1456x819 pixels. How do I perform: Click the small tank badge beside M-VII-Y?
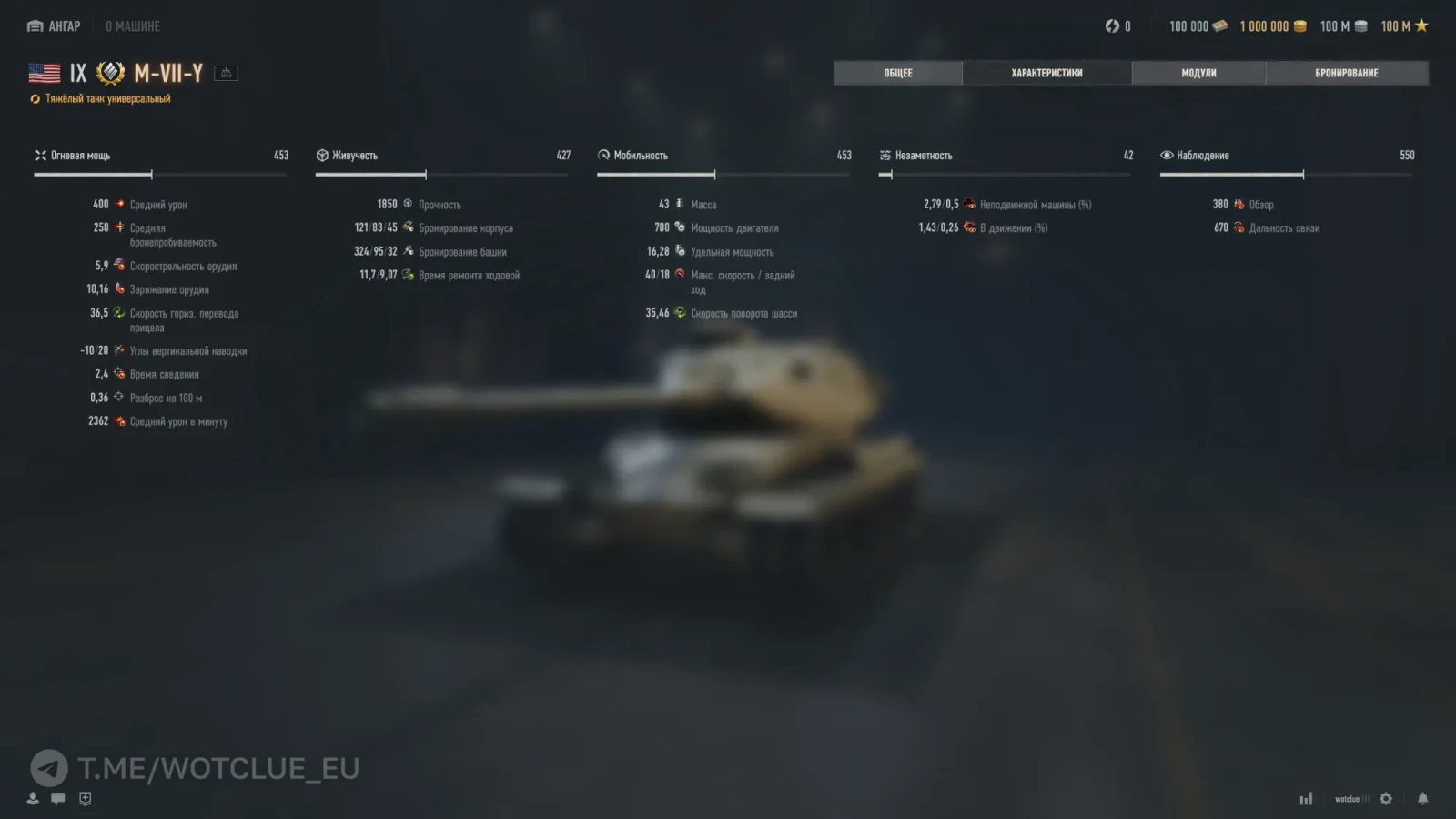226,73
